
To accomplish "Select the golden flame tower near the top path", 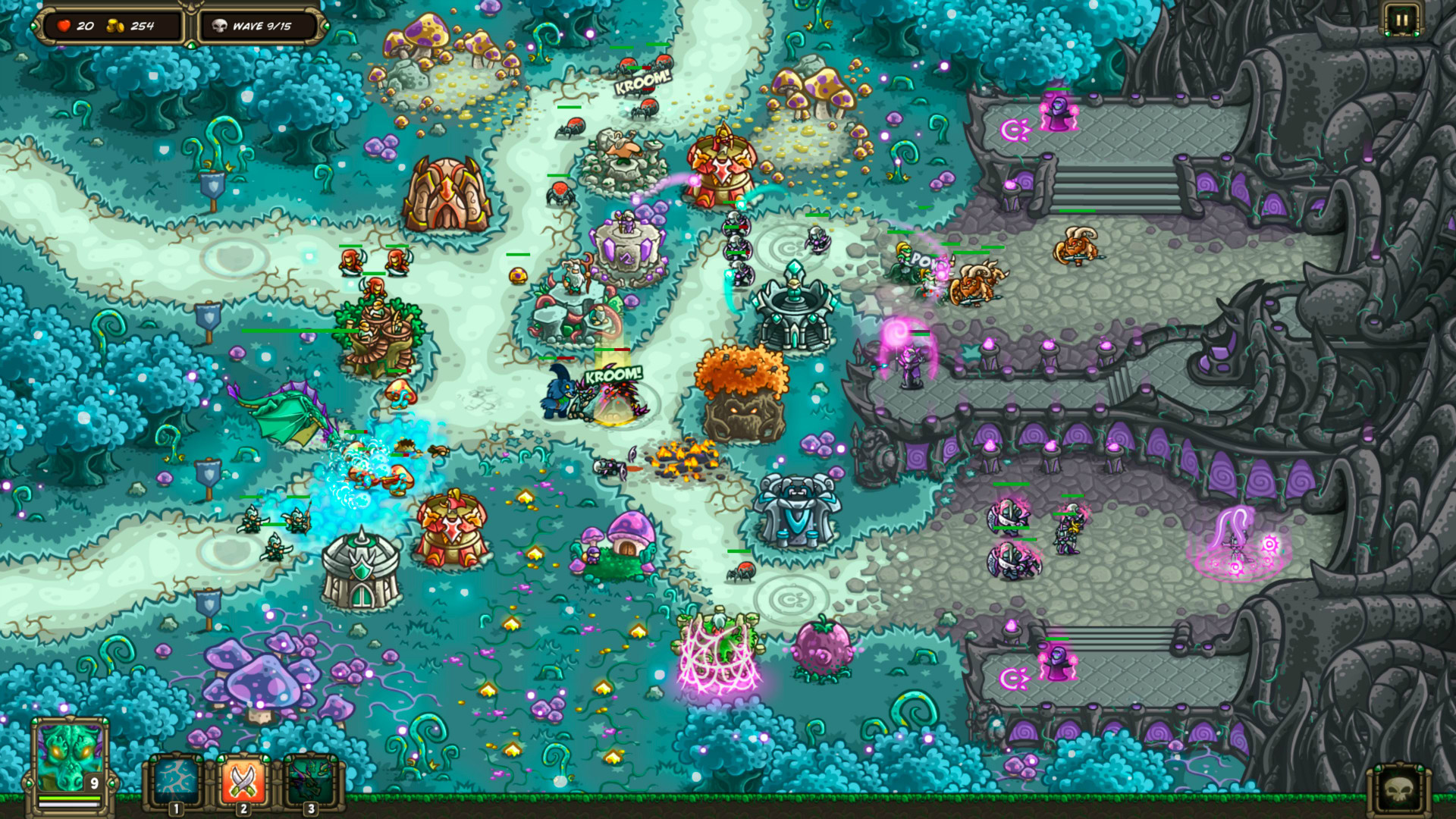I will pyautogui.click(x=719, y=168).
